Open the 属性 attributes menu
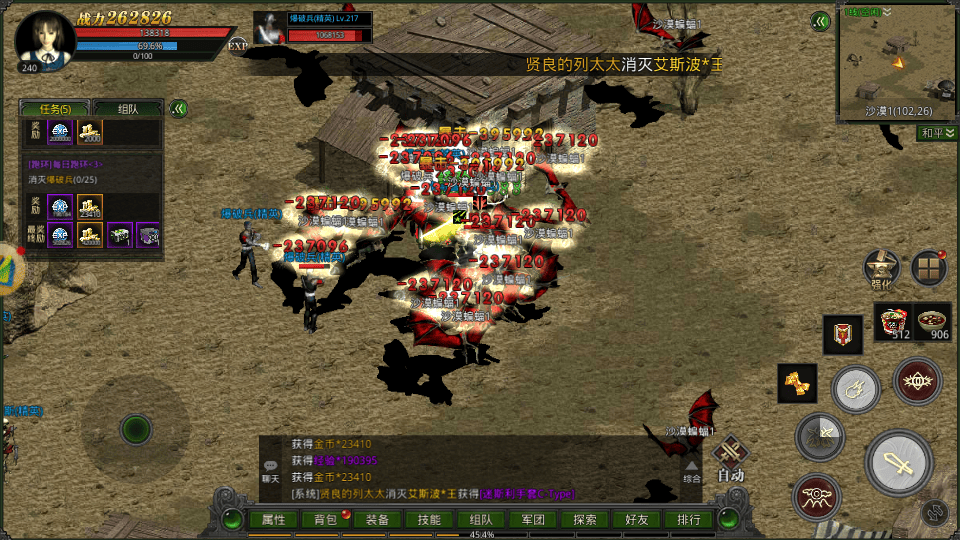Screen dimensions: 960x540 click(274, 520)
